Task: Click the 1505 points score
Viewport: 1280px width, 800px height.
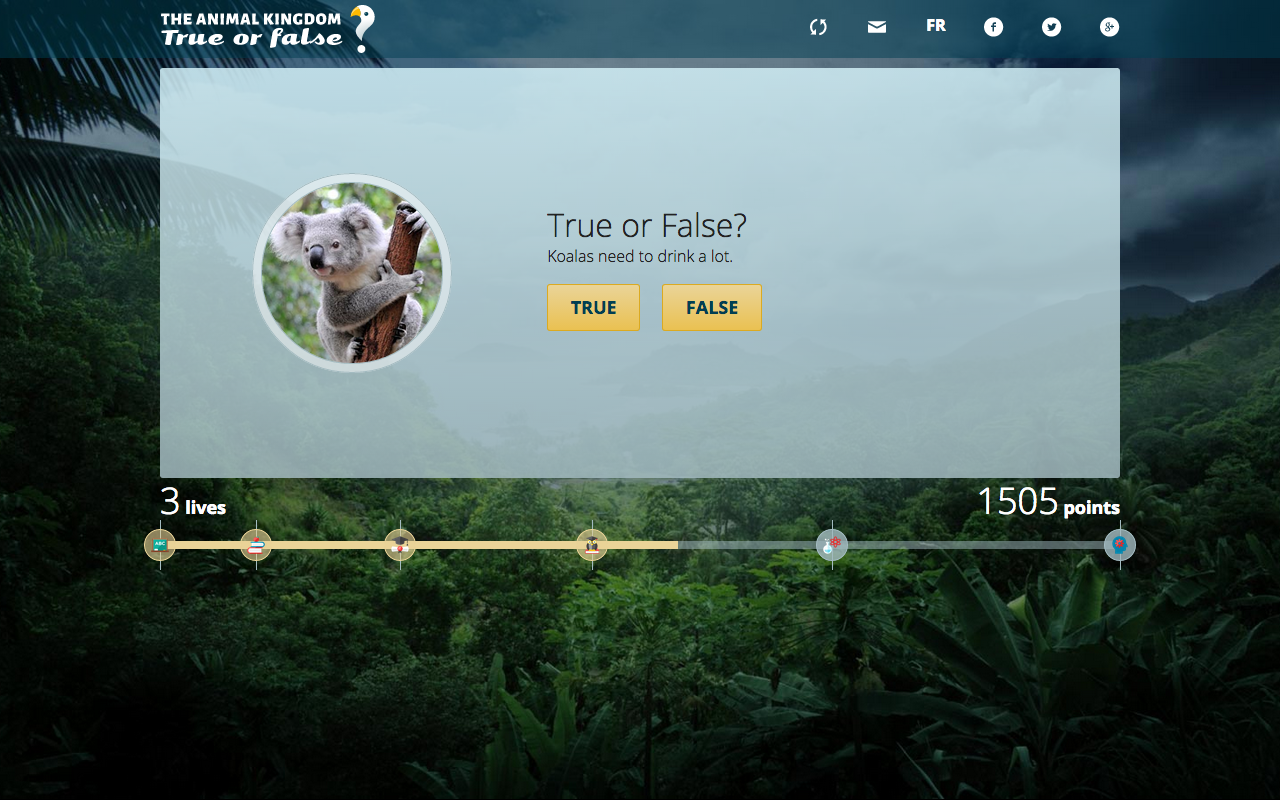Action: point(1048,503)
